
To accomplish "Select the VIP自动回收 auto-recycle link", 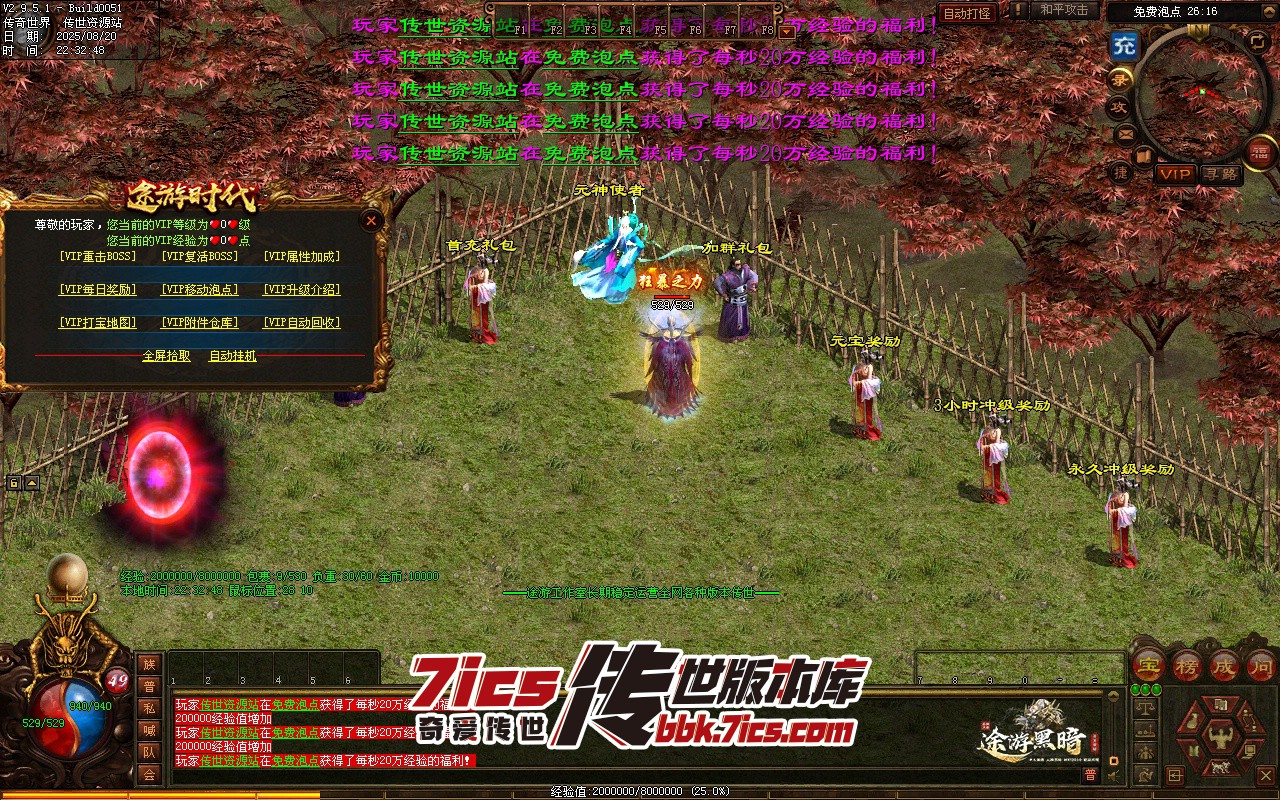I will (x=302, y=323).
